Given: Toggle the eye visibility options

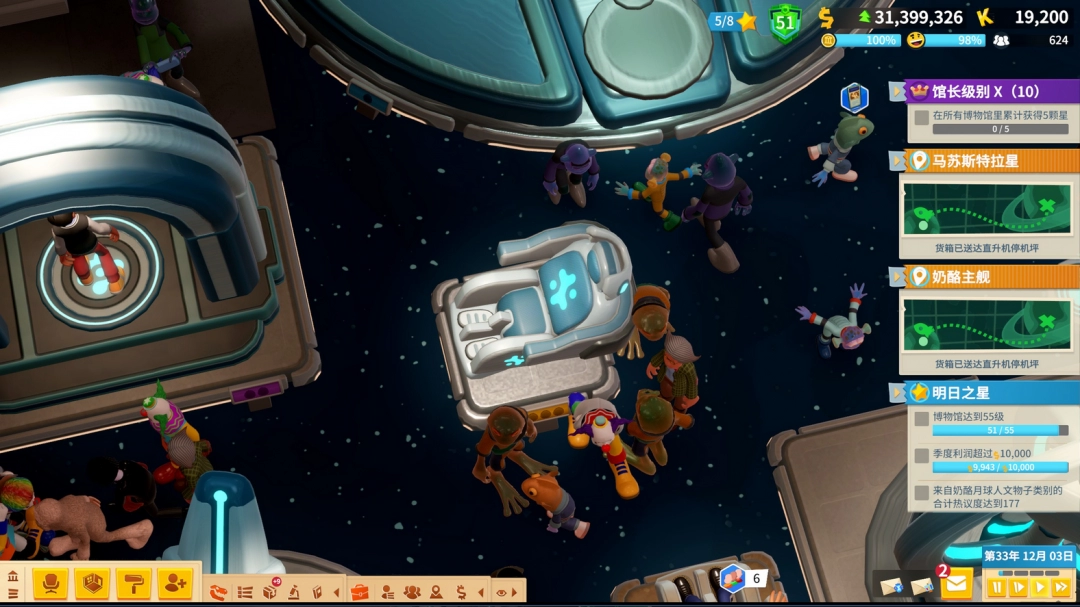Looking at the screenshot, I should click(502, 592).
